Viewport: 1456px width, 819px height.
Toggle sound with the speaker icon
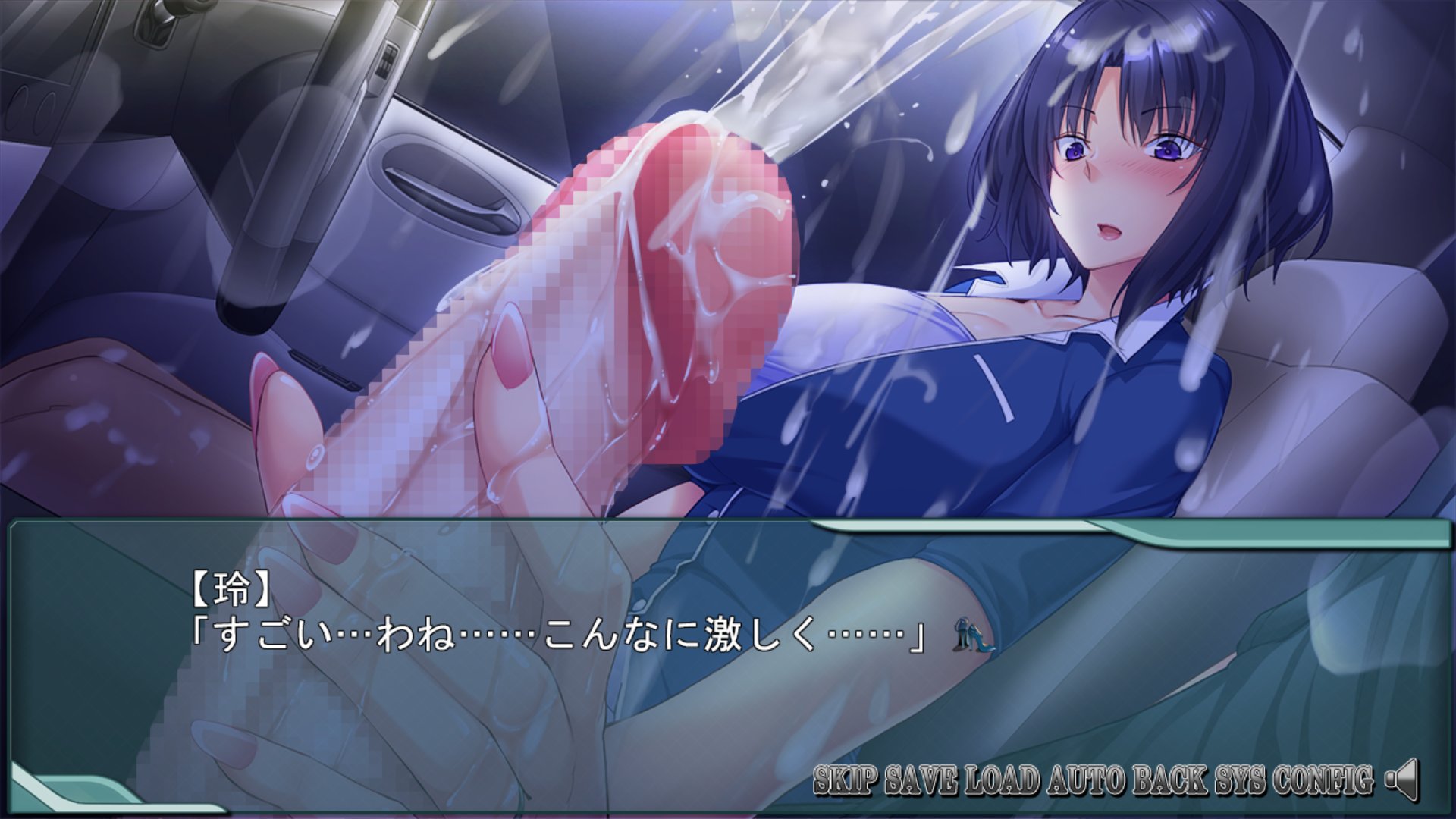point(1401,780)
